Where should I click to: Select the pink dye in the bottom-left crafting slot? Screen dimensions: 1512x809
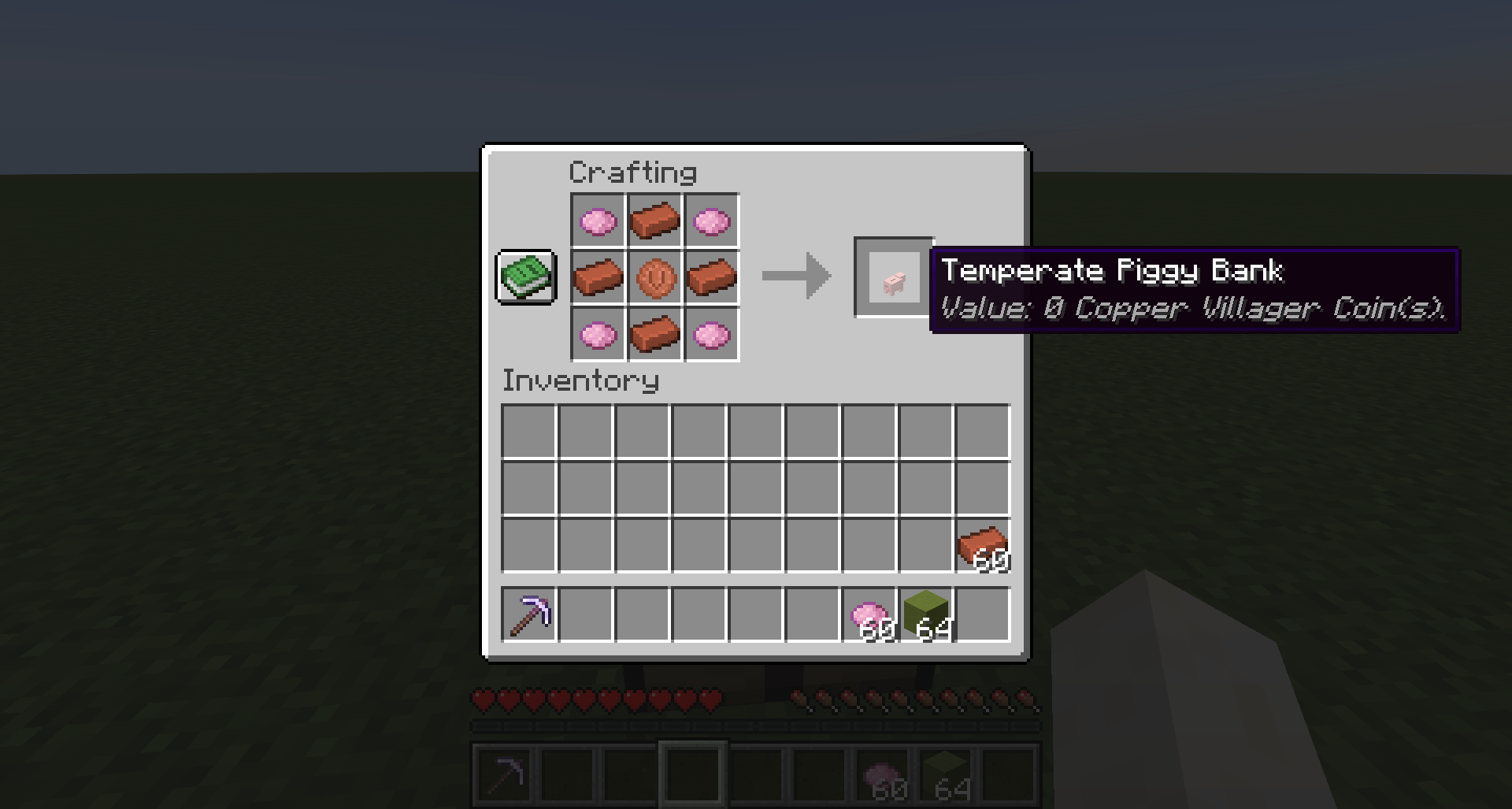(x=598, y=333)
